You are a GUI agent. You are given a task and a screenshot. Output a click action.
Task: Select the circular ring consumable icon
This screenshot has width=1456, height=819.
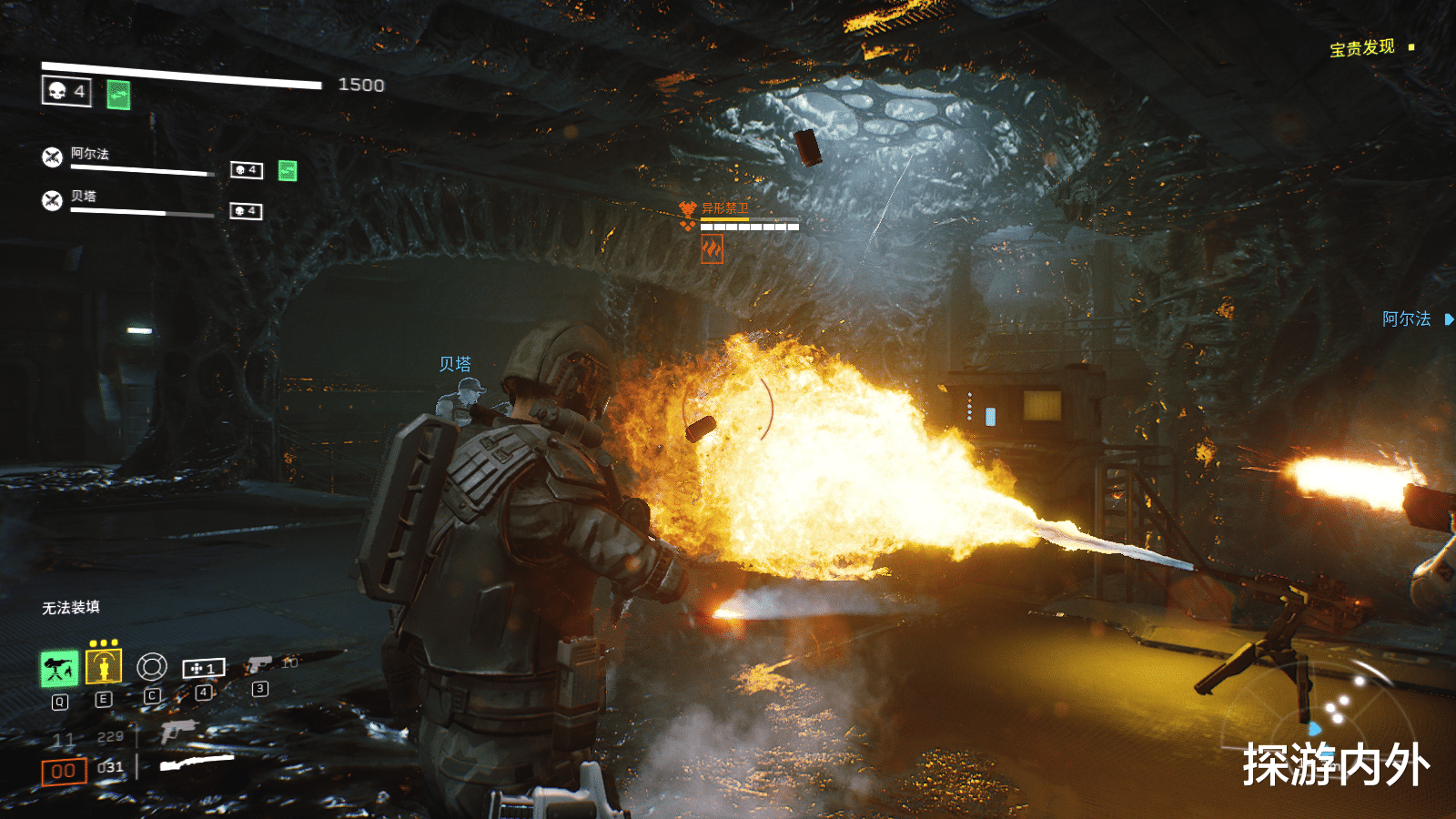(152, 667)
